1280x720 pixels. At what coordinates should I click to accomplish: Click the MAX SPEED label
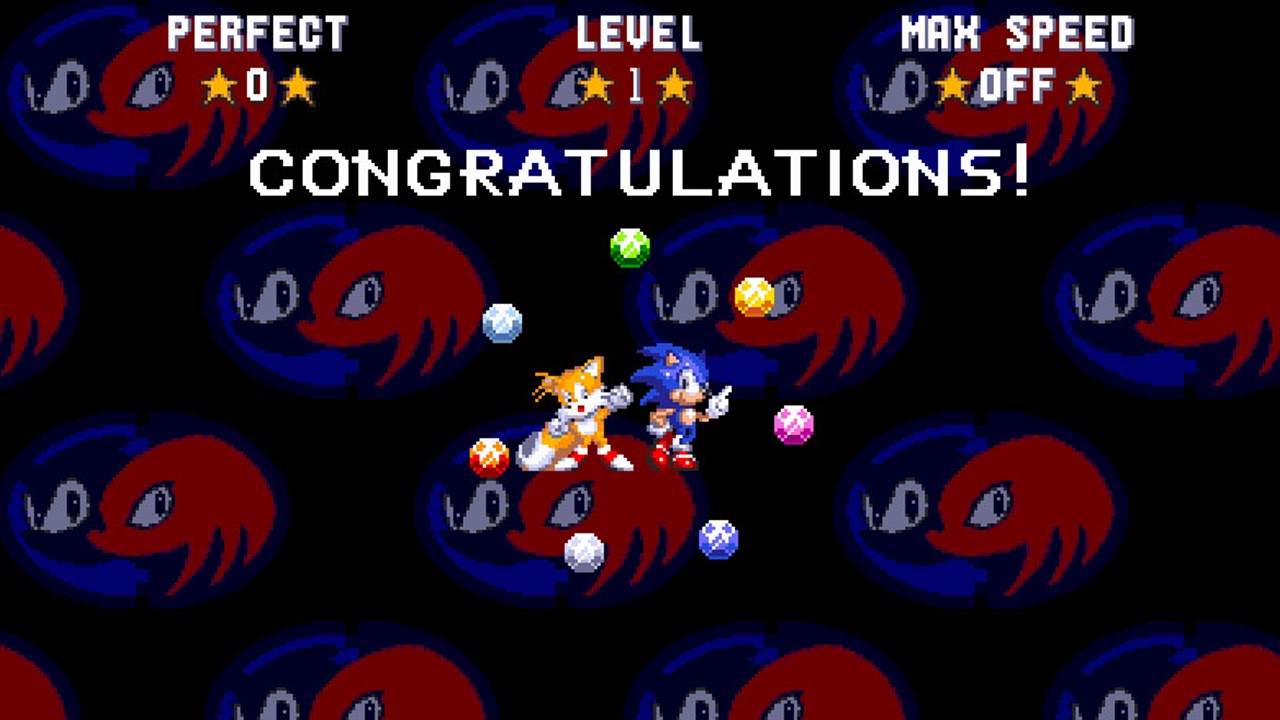click(1017, 33)
